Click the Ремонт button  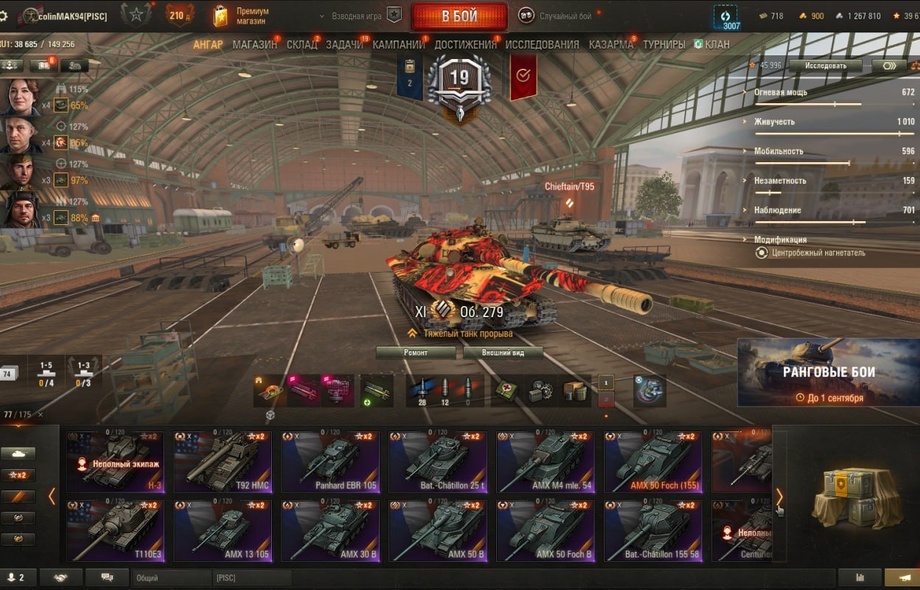pos(415,353)
